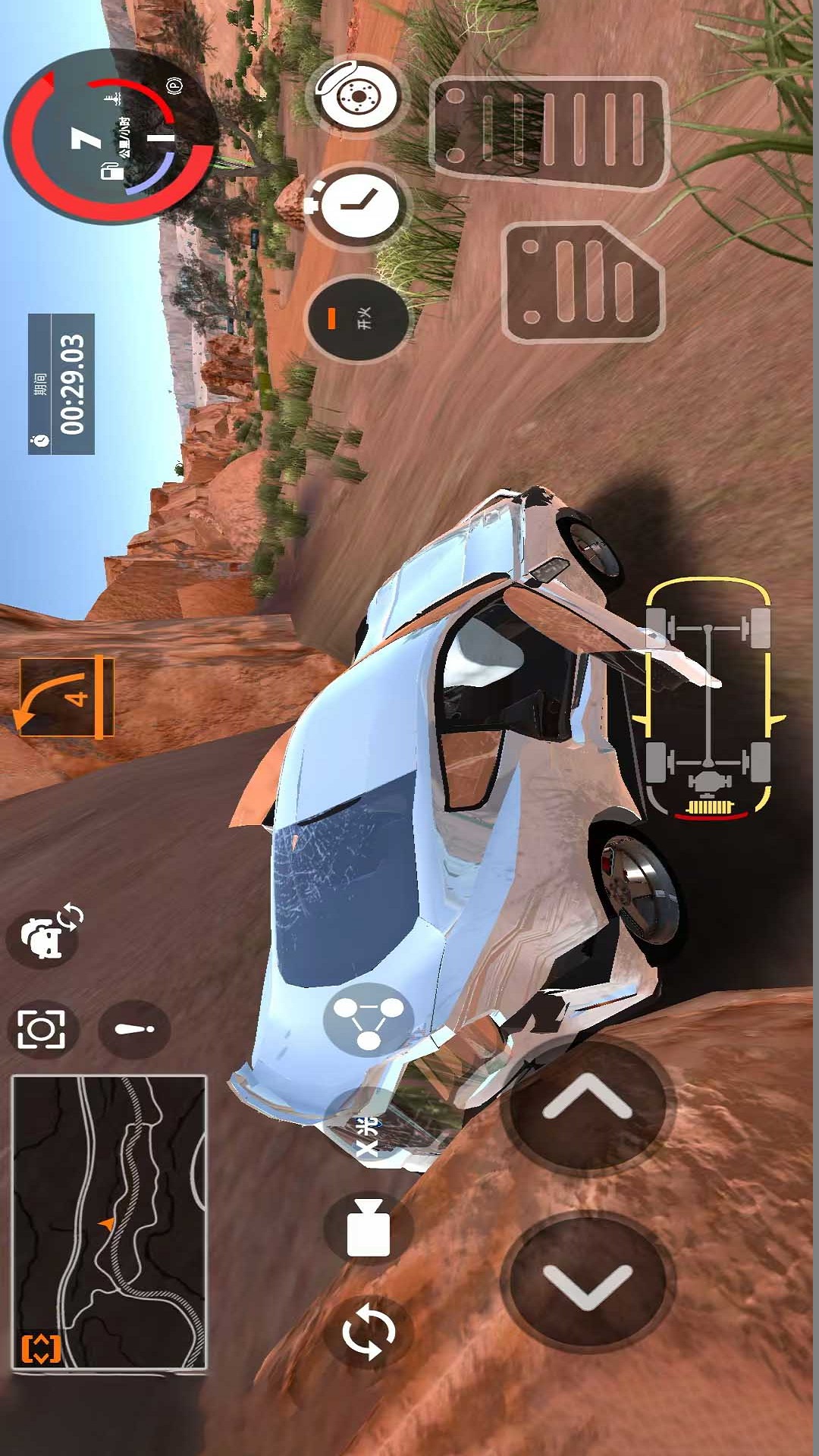Expand the minimap with the orange bracket icon
Viewport: 819px width, 1456px height.
click(40, 1348)
